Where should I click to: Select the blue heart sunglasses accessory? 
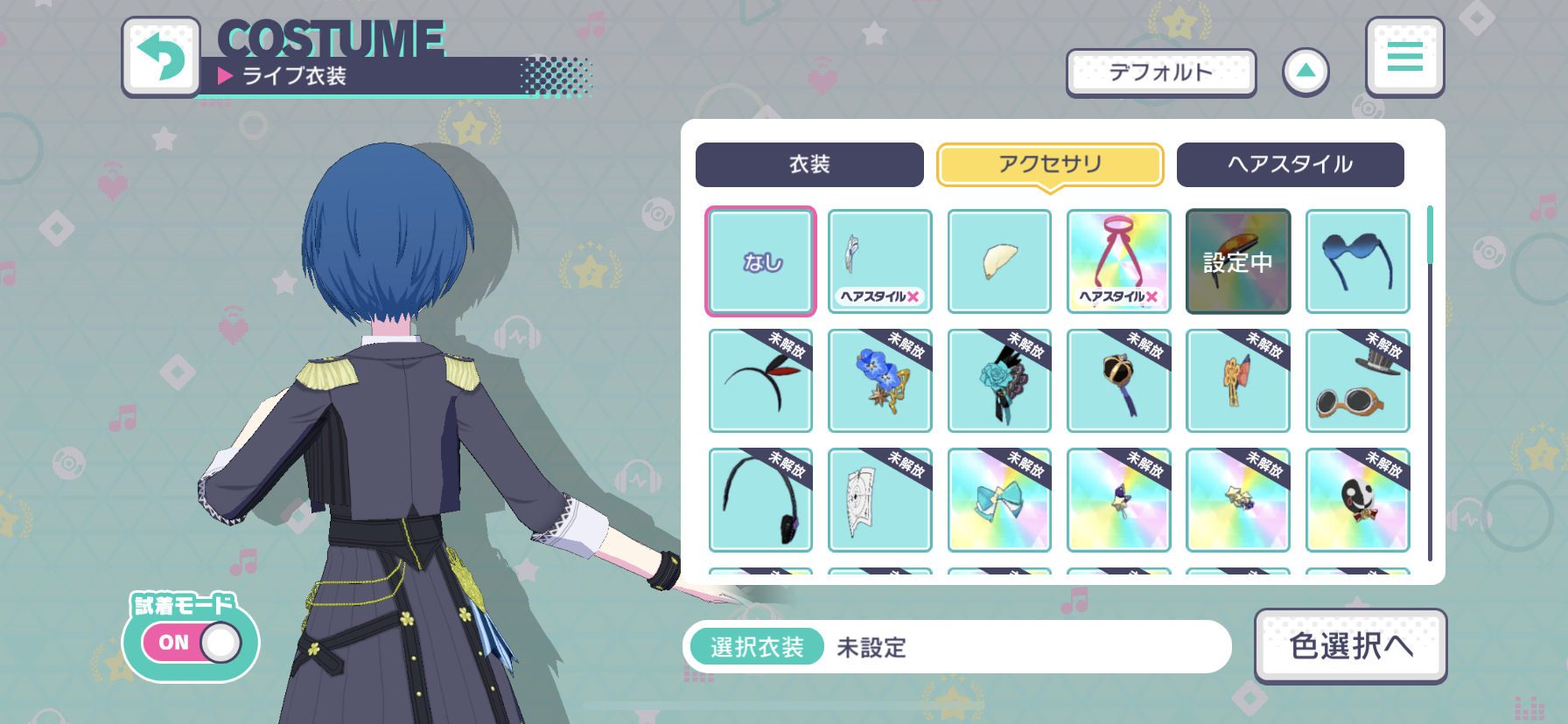1357,261
